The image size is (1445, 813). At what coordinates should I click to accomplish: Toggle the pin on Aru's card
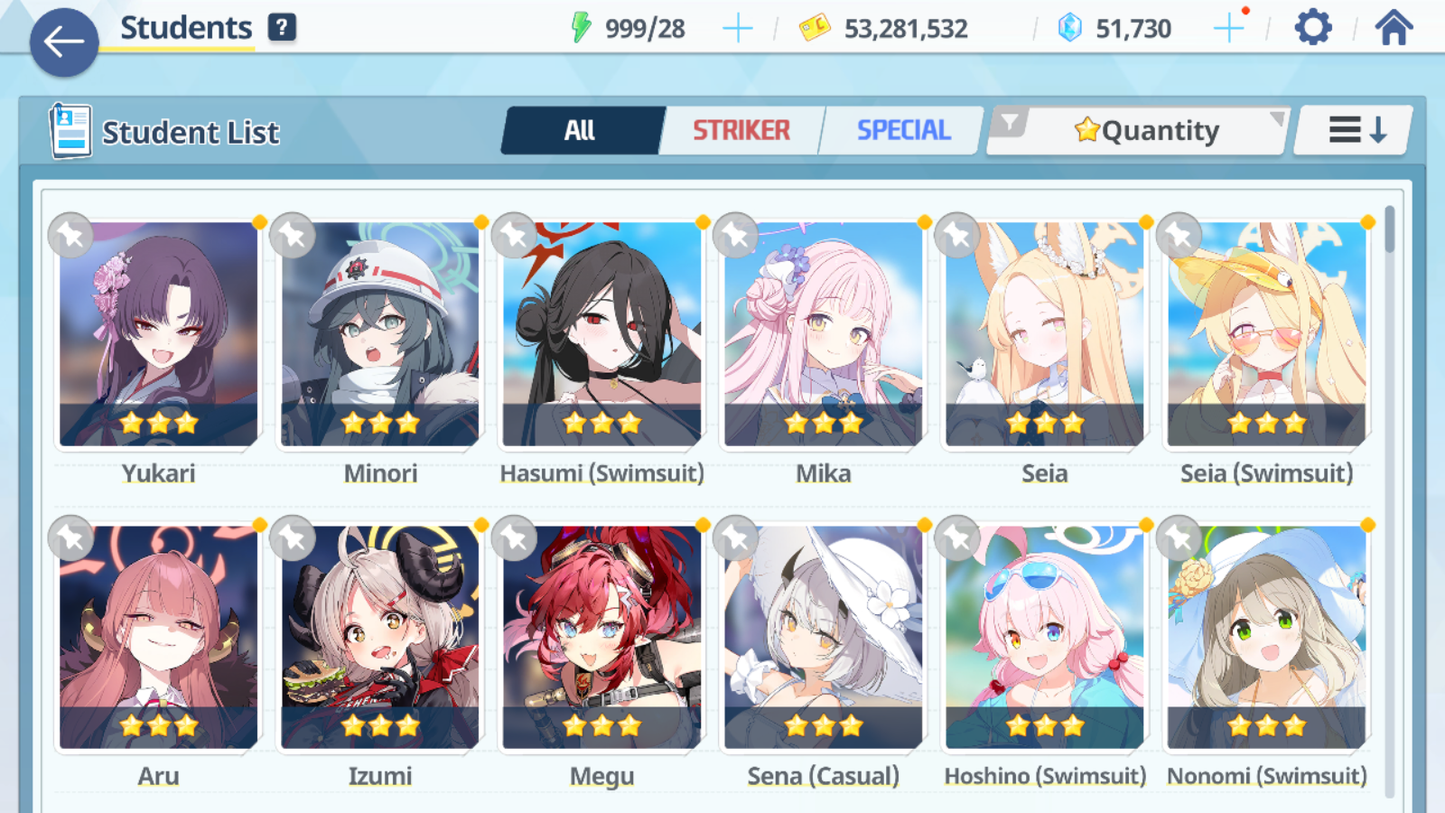pos(69,538)
